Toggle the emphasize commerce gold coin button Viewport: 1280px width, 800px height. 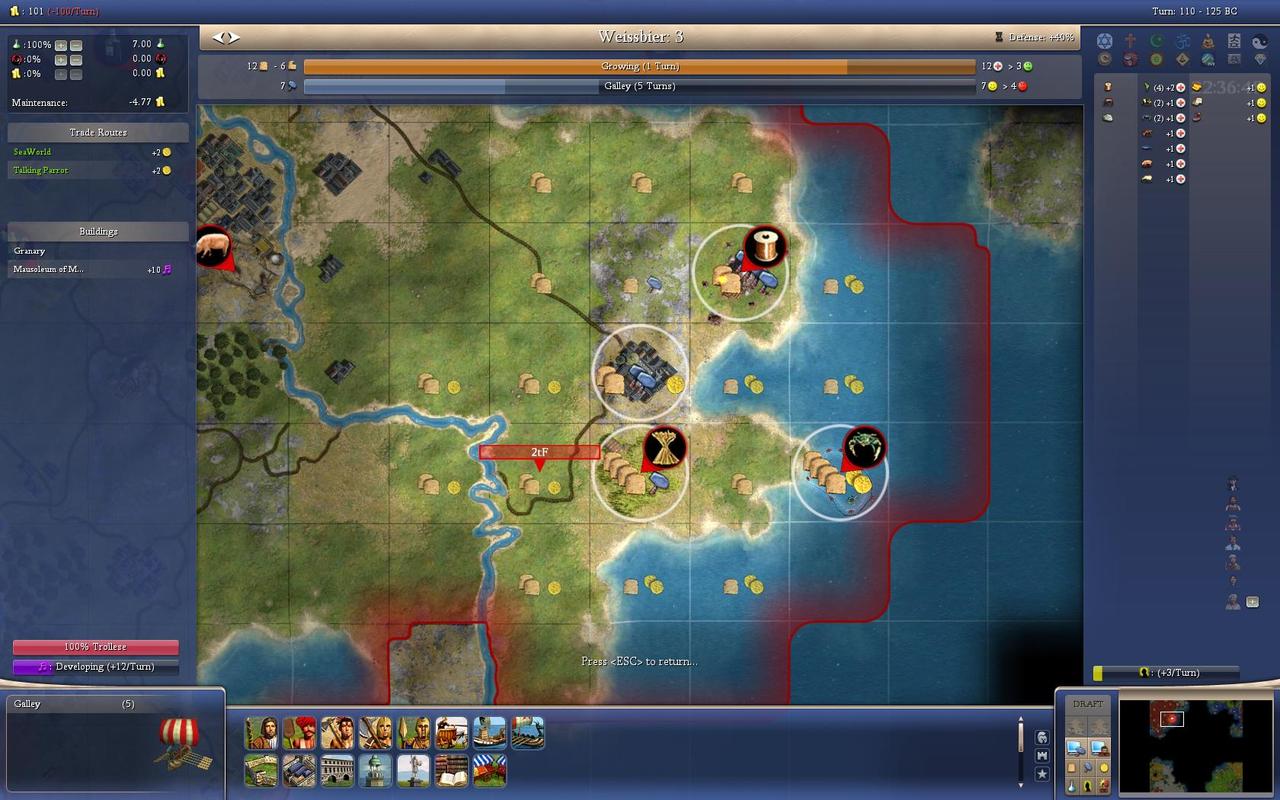[x=1103, y=767]
